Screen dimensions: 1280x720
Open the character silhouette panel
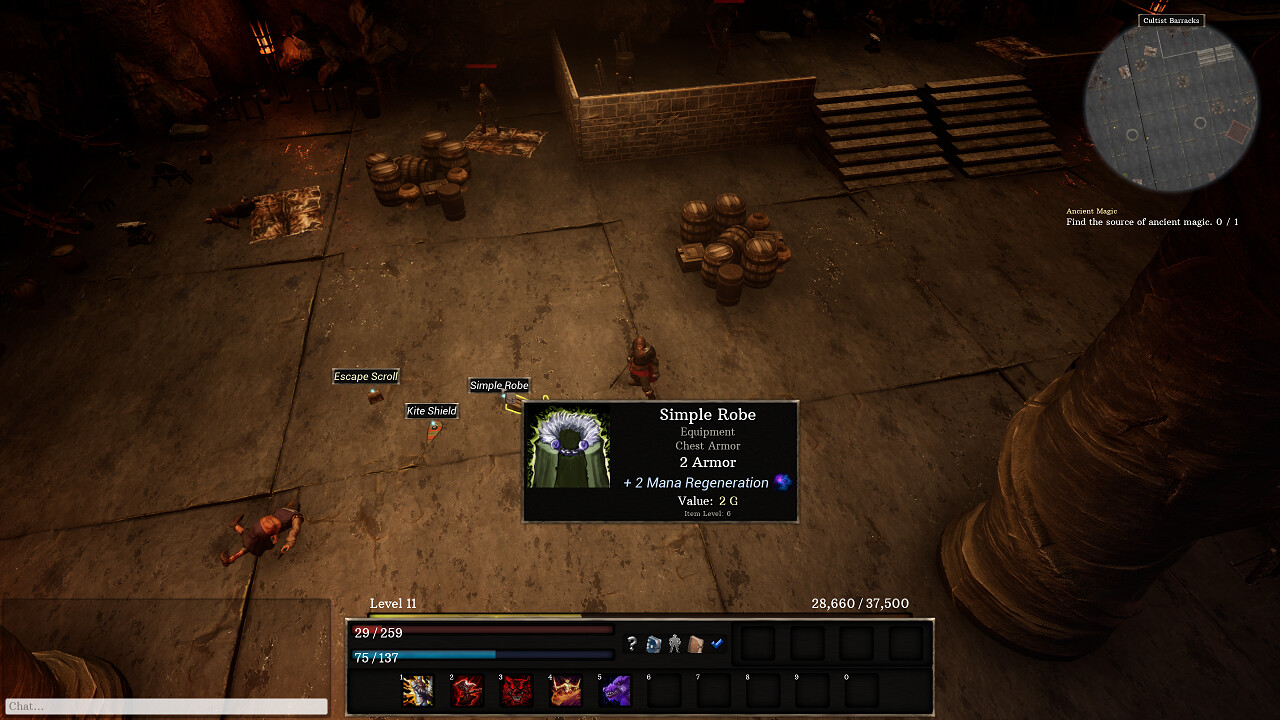[x=675, y=644]
